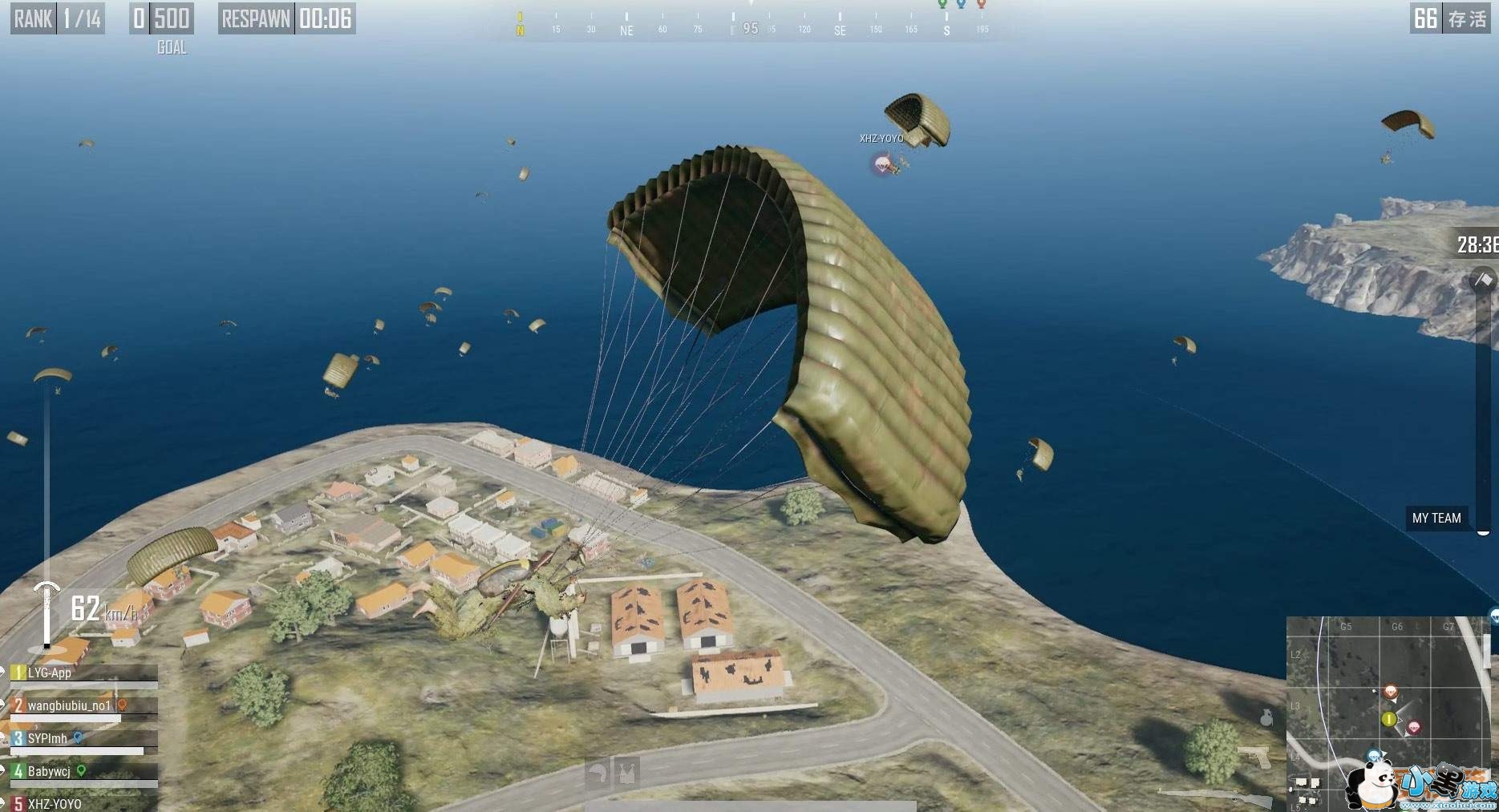This screenshot has width=1499, height=812.
Task: Select the pistol weapon slot
Action: (x=1255, y=755)
